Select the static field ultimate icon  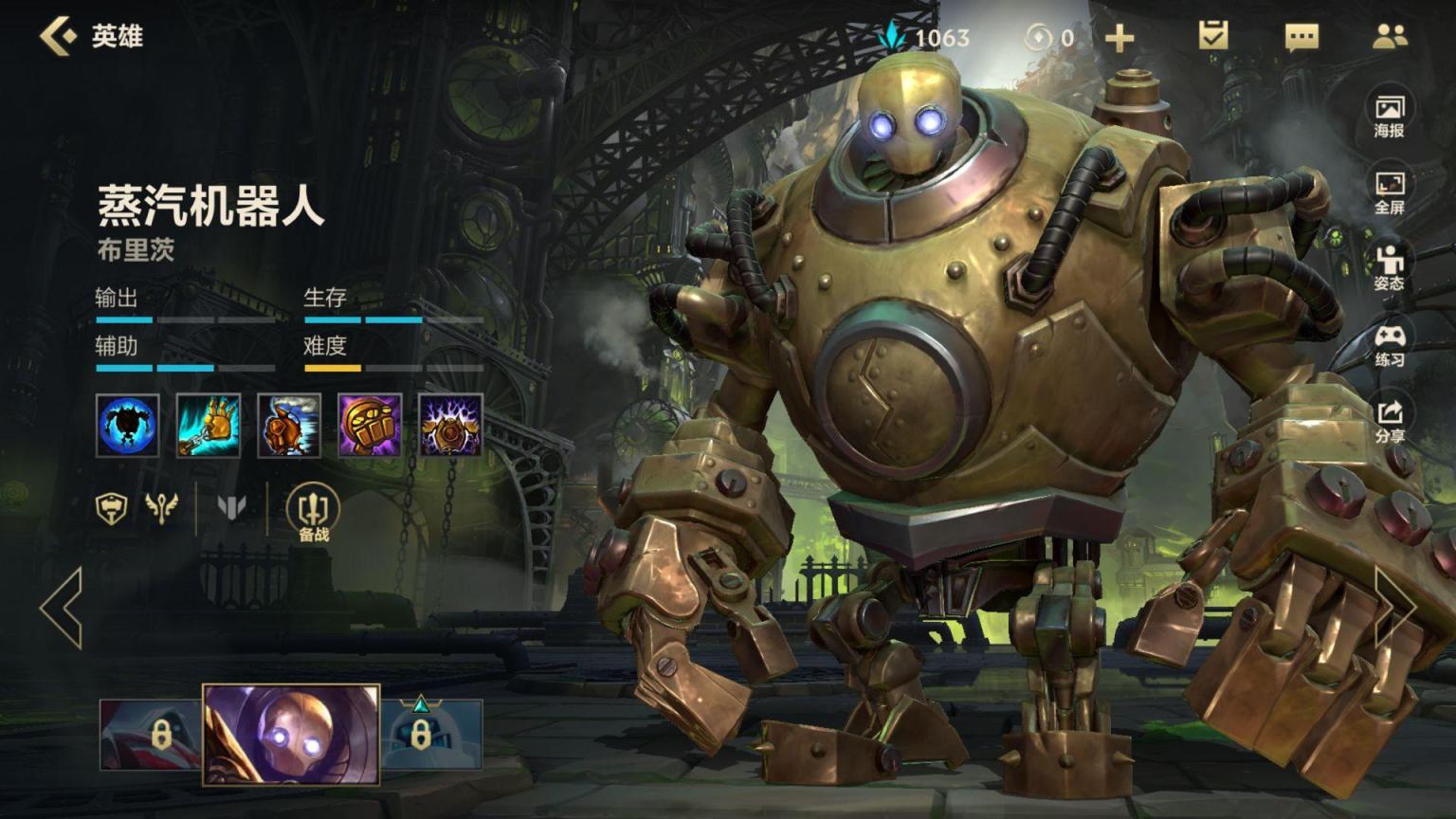(x=450, y=426)
